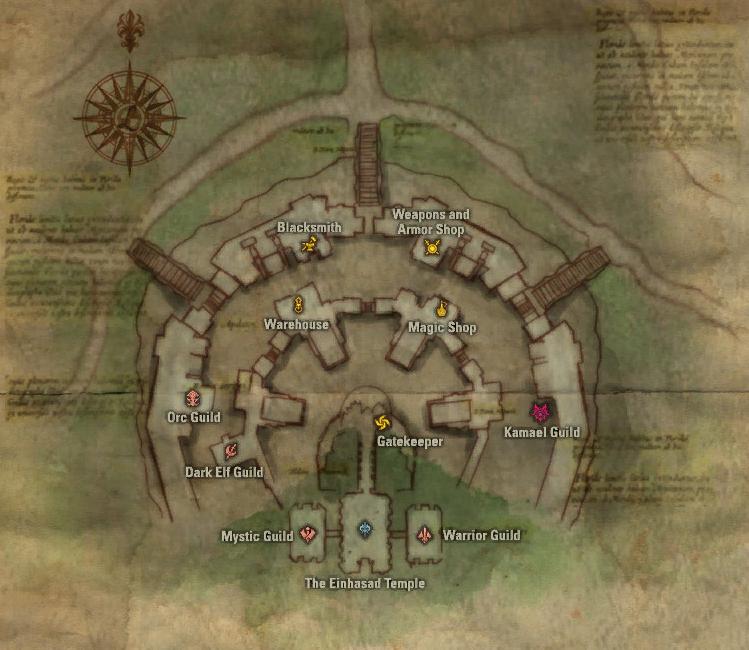
Task: Click the Gatekeeper swirl marker
Action: pyautogui.click(x=381, y=423)
